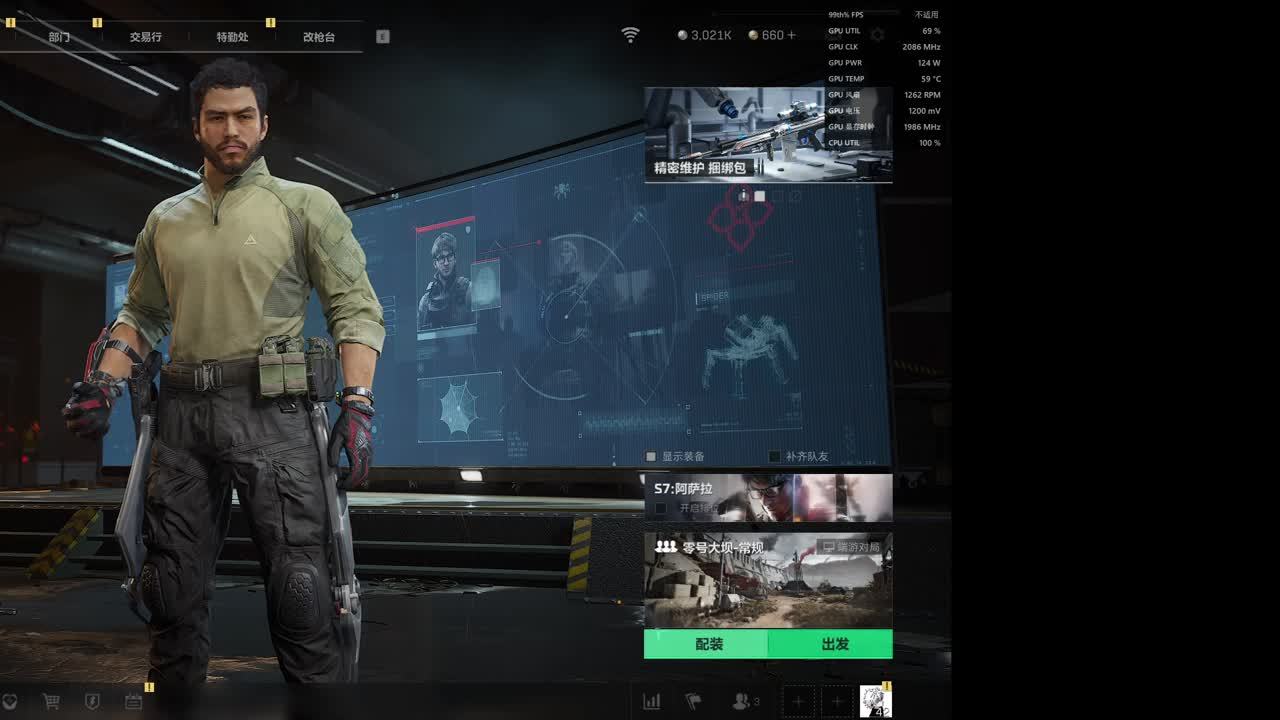Image resolution: width=1280 pixels, height=720 pixels.
Task: Select the 零号大坝-常规 map card
Action: coord(767,580)
